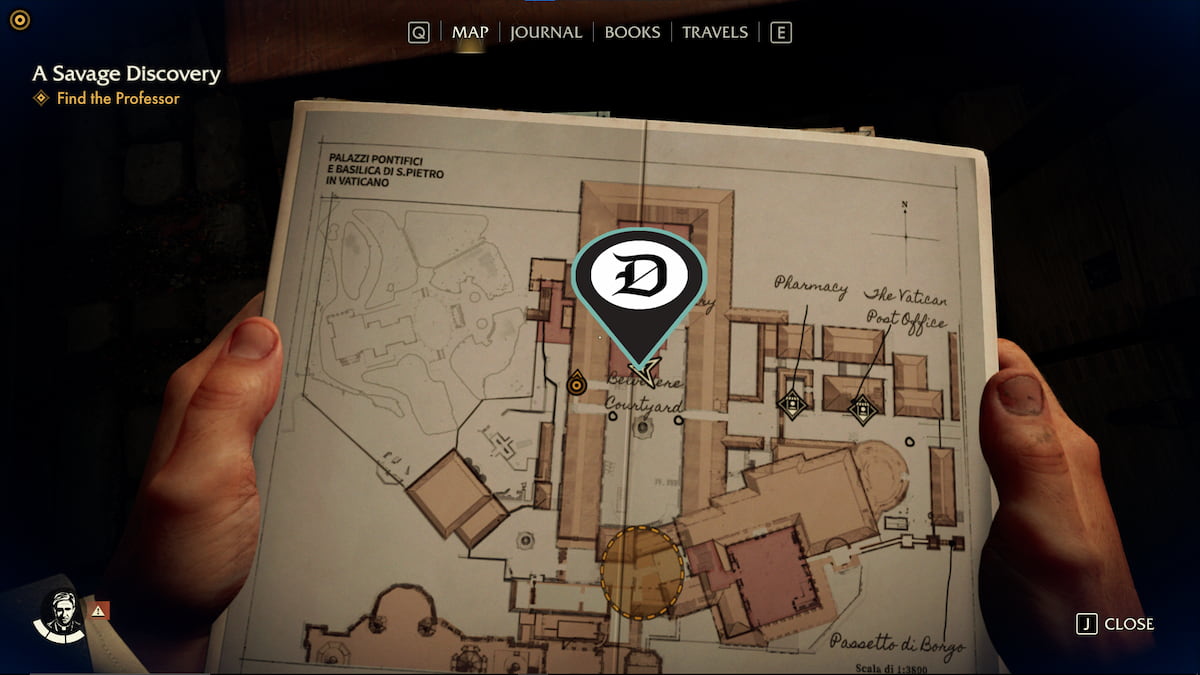Select the Find the Professor objective
The width and height of the screenshot is (1200, 675).
118,98
